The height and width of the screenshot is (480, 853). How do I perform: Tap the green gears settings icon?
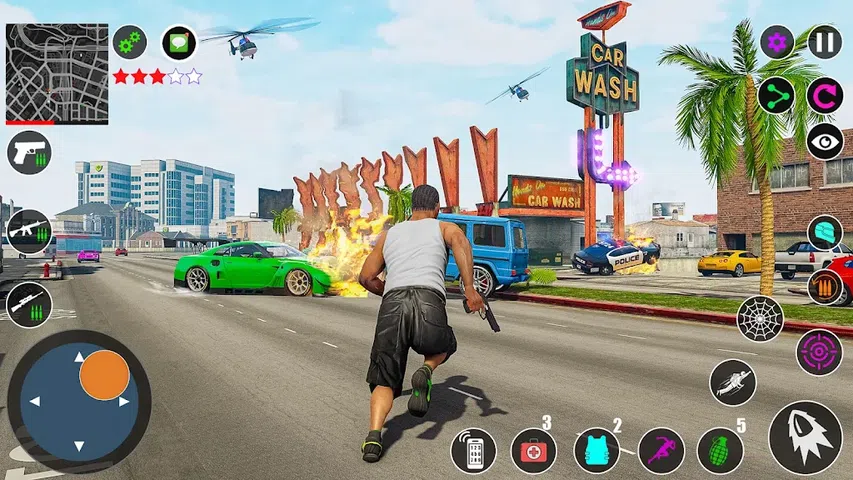[x=129, y=42]
